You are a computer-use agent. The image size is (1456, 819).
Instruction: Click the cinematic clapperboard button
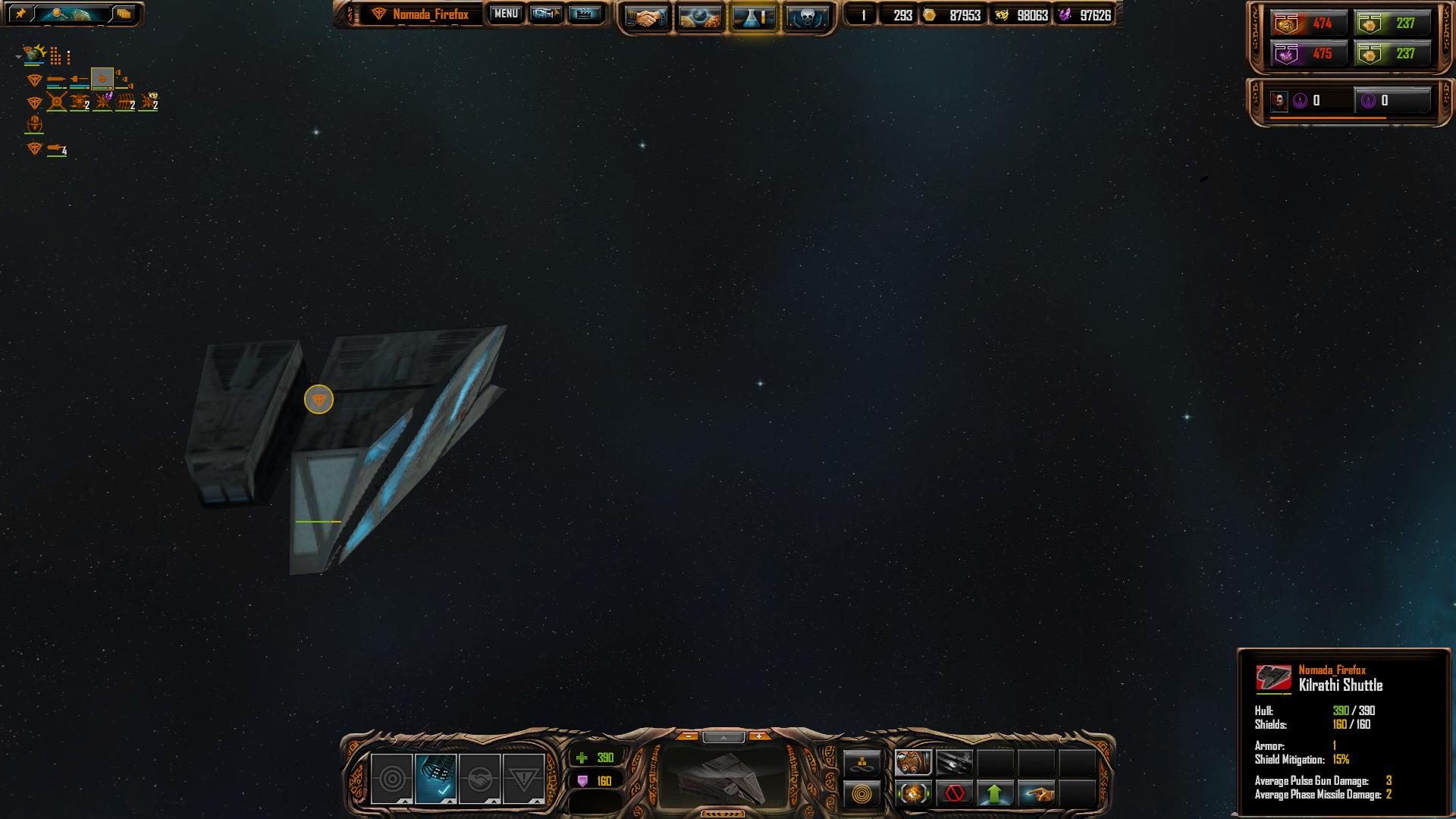coord(584,14)
